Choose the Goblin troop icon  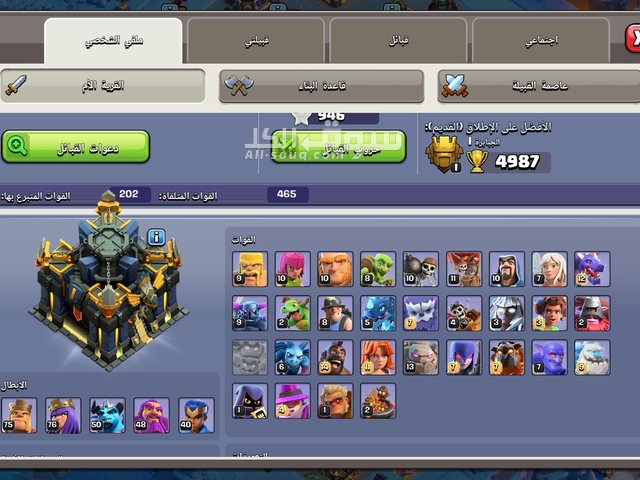coord(378,269)
